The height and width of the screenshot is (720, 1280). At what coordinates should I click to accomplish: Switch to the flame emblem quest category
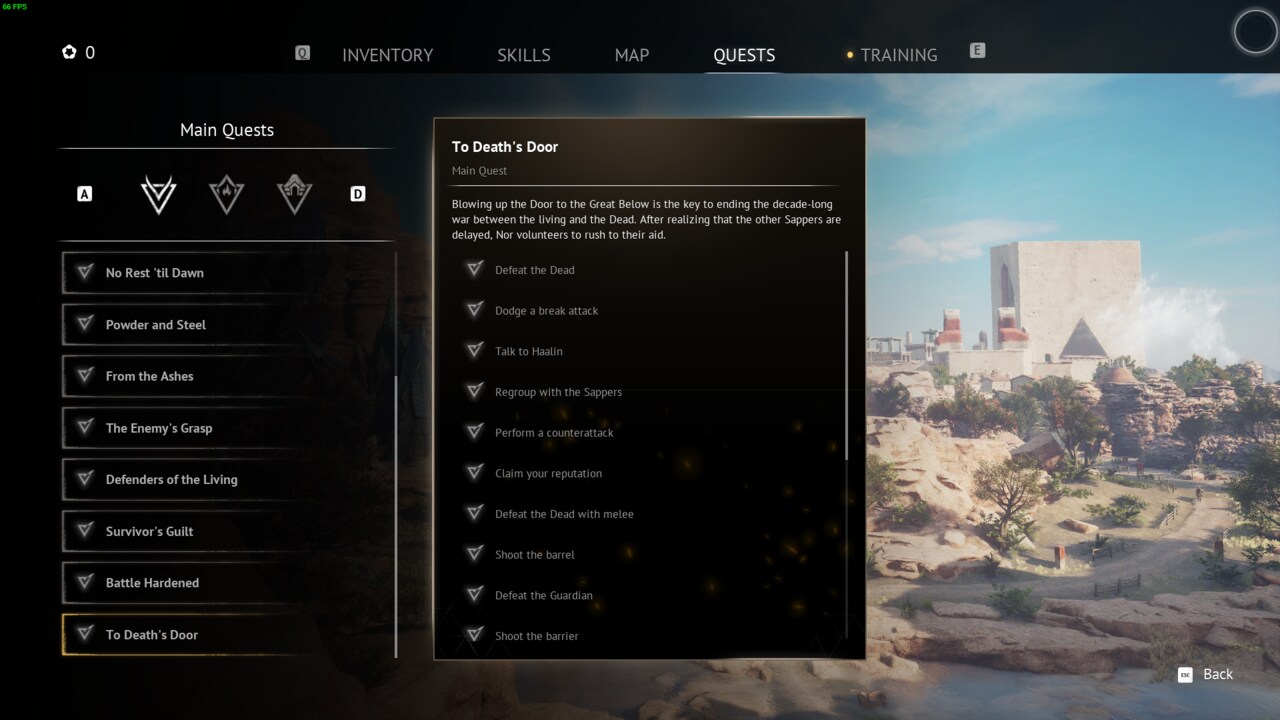click(x=227, y=194)
